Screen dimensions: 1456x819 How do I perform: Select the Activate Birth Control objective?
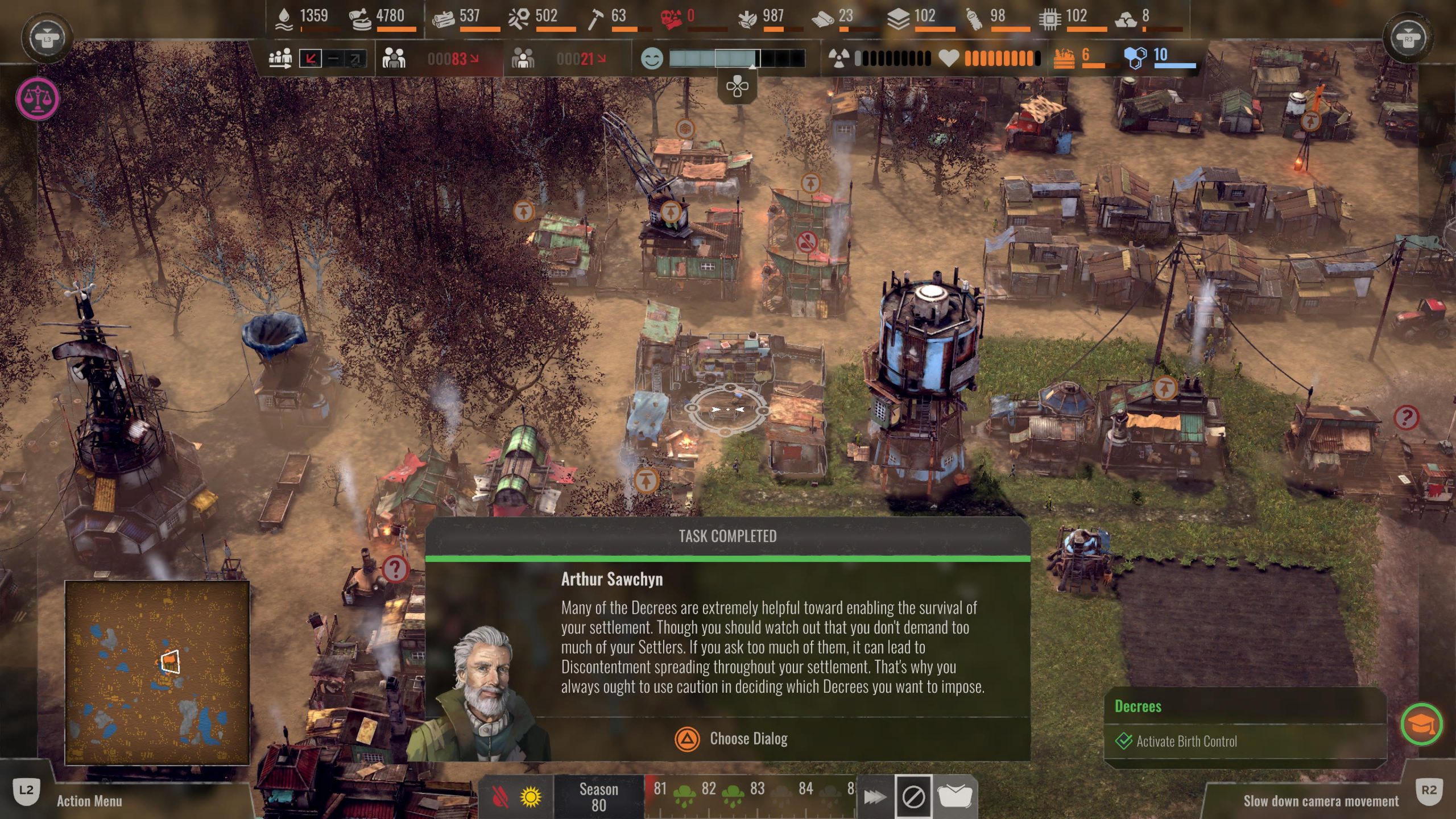1186,741
